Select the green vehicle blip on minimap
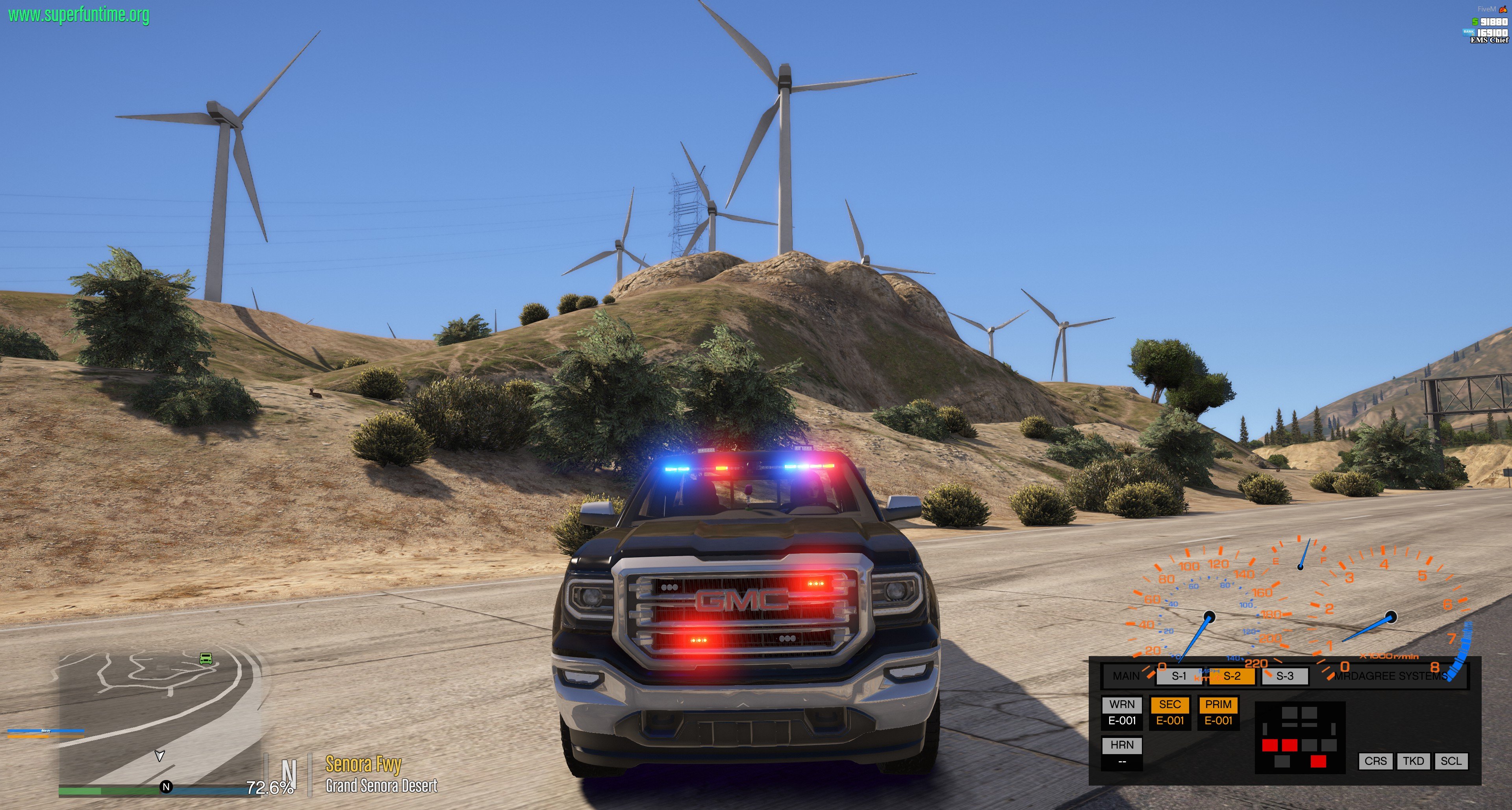The height and width of the screenshot is (810, 1512). coord(206,659)
